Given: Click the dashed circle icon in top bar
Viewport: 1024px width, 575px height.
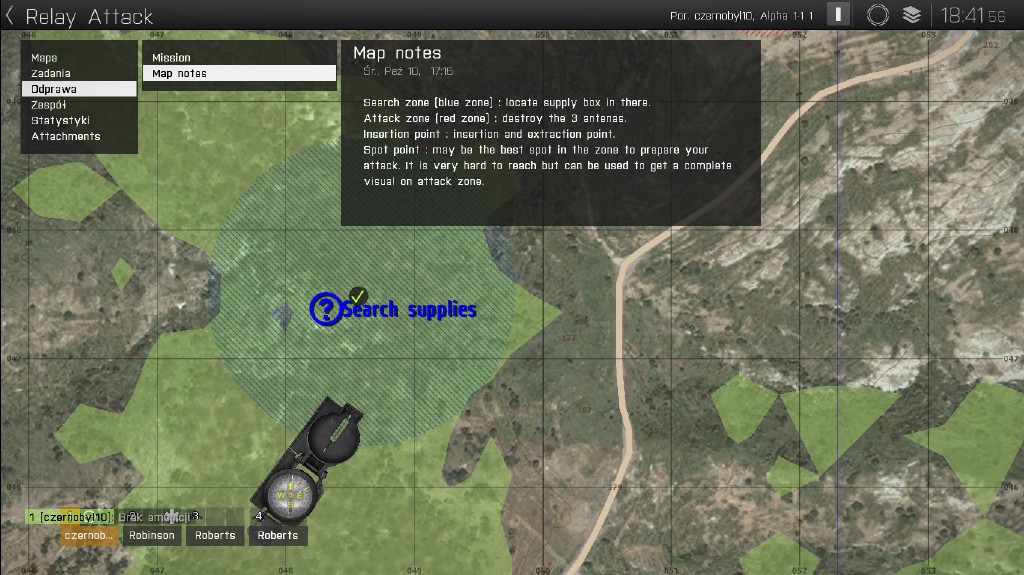Looking at the screenshot, I should pyautogui.click(x=878, y=15).
